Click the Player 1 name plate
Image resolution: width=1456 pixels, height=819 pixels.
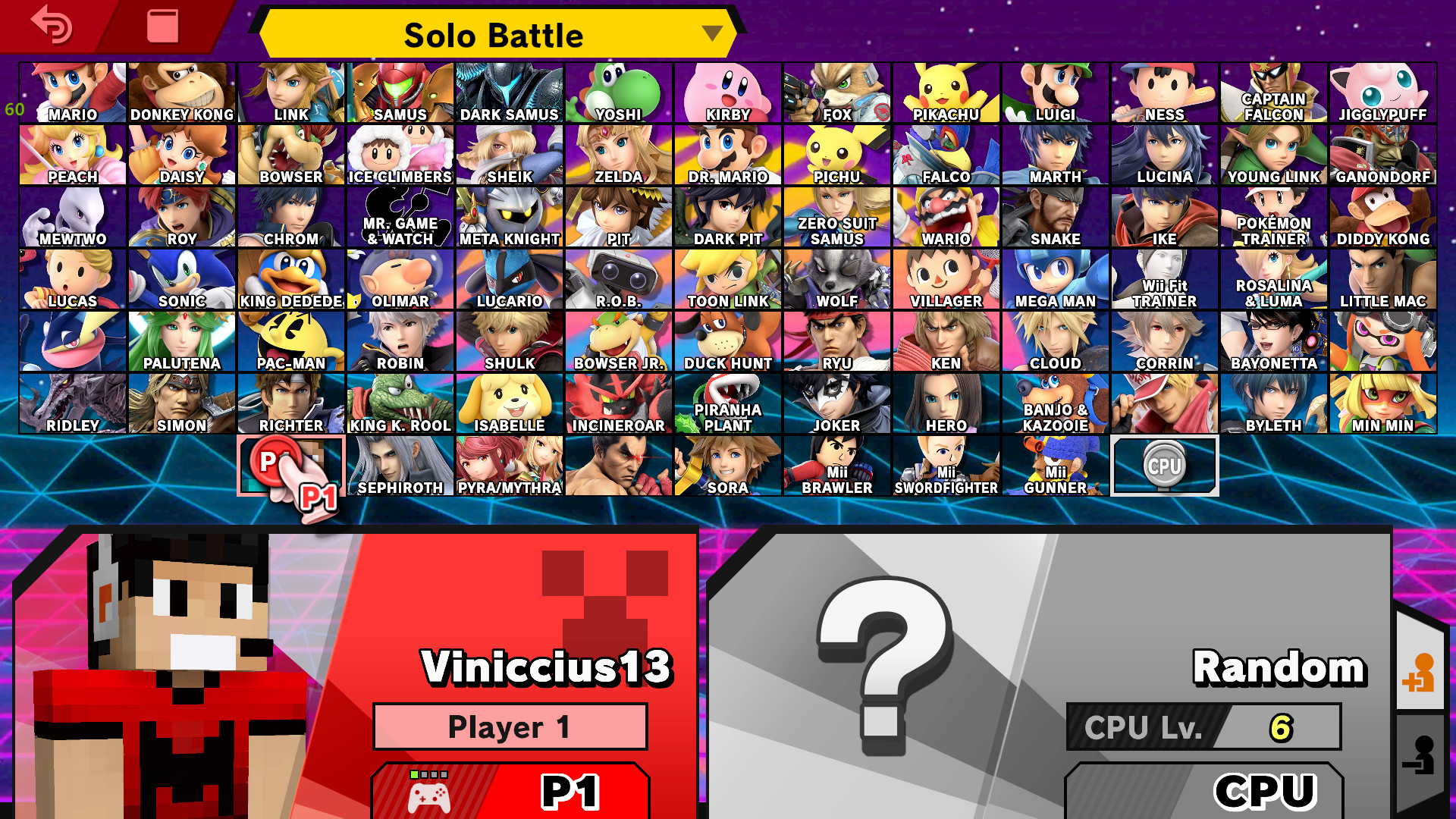510,726
